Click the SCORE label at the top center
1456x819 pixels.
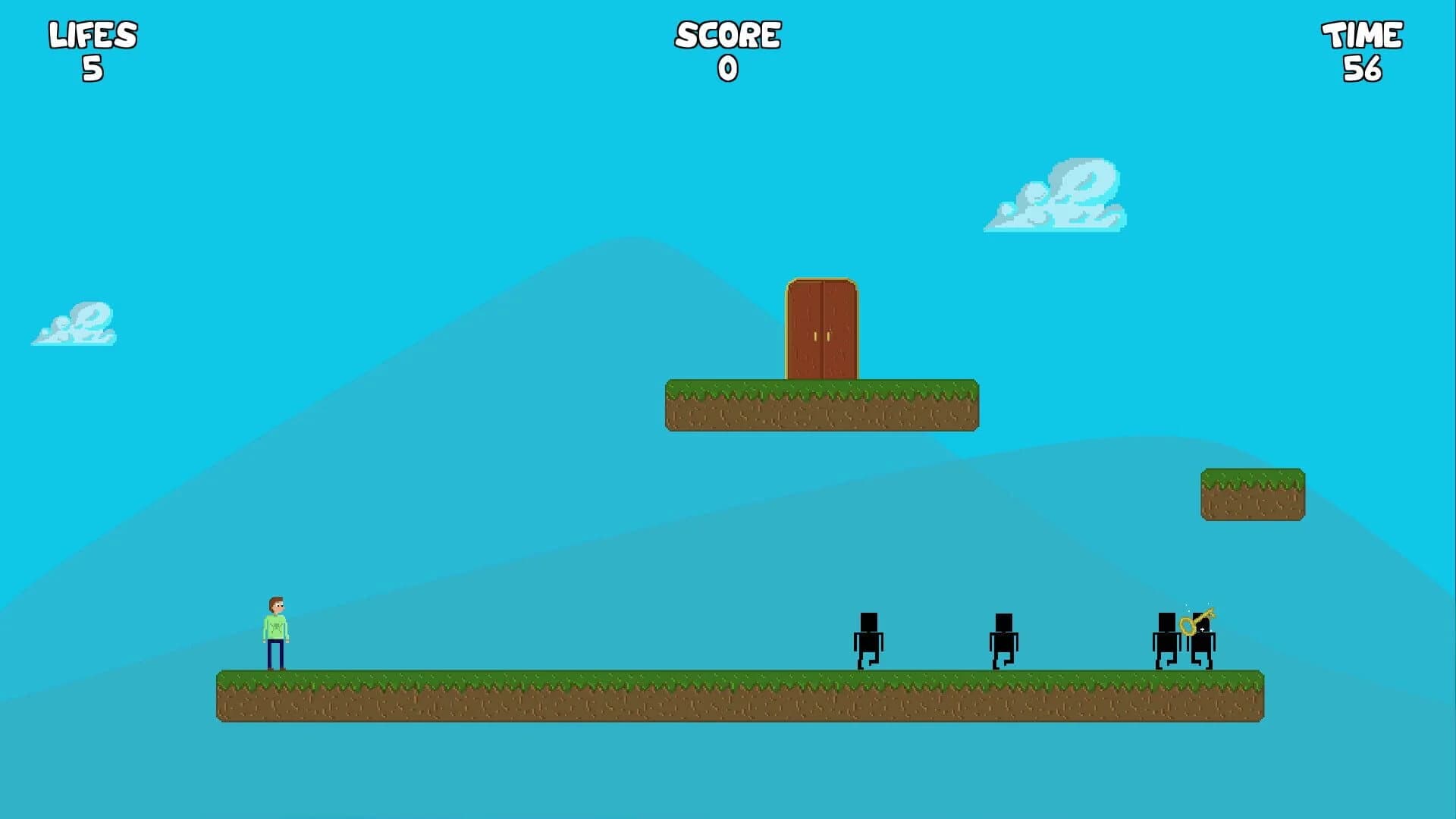[727, 34]
